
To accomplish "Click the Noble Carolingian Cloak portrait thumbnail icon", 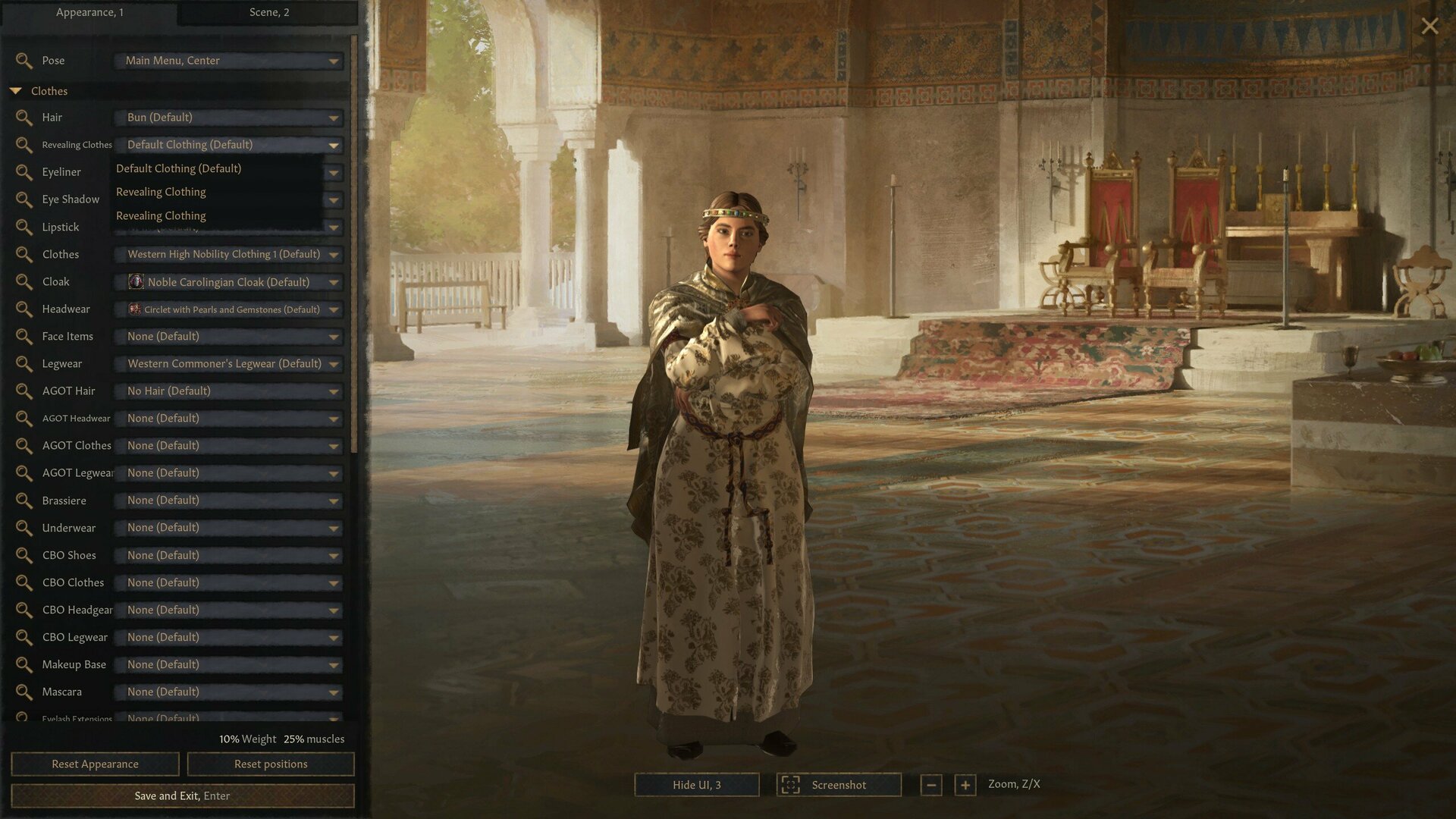I will (x=137, y=281).
